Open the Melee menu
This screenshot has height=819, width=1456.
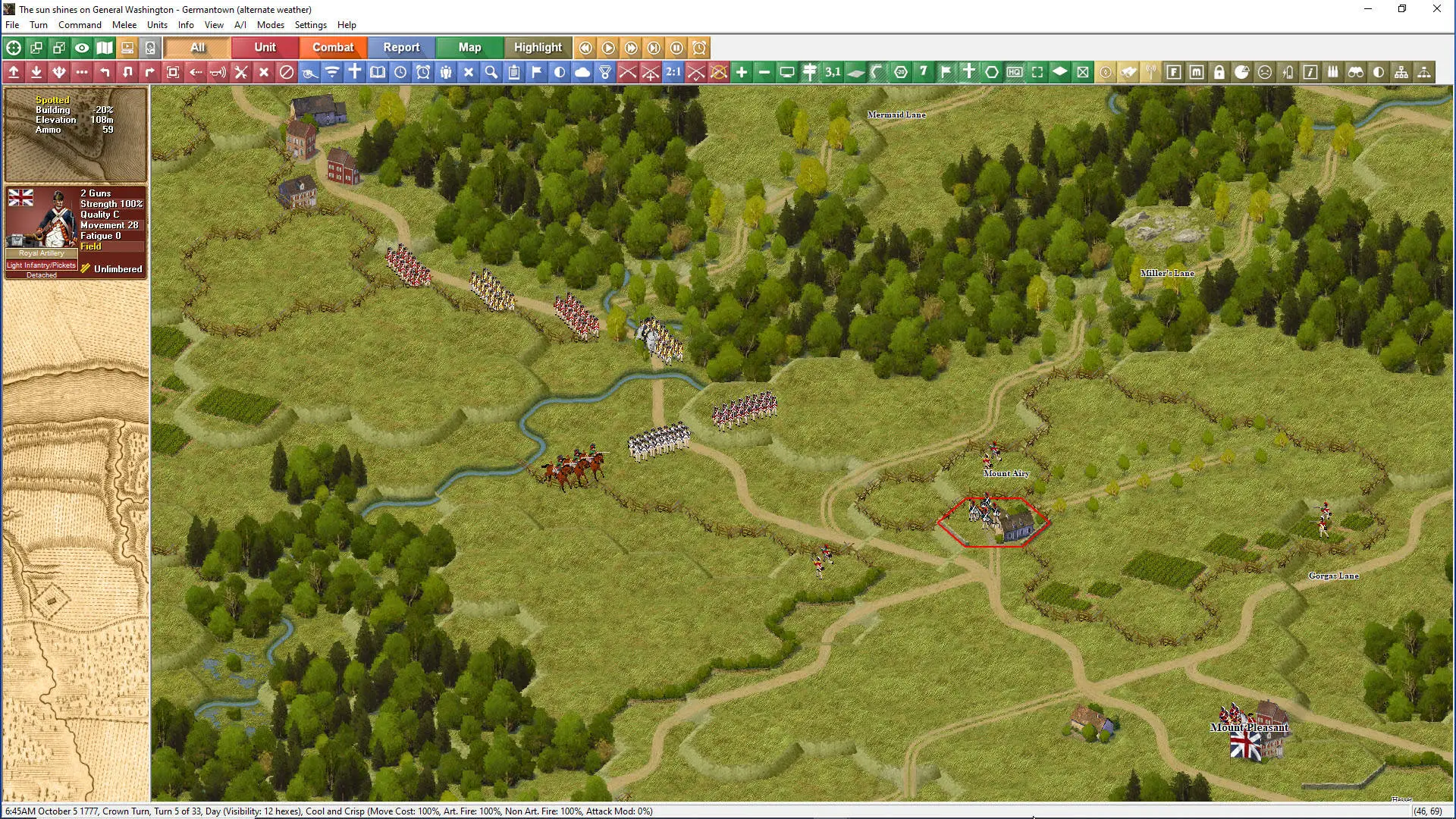pyautogui.click(x=124, y=25)
